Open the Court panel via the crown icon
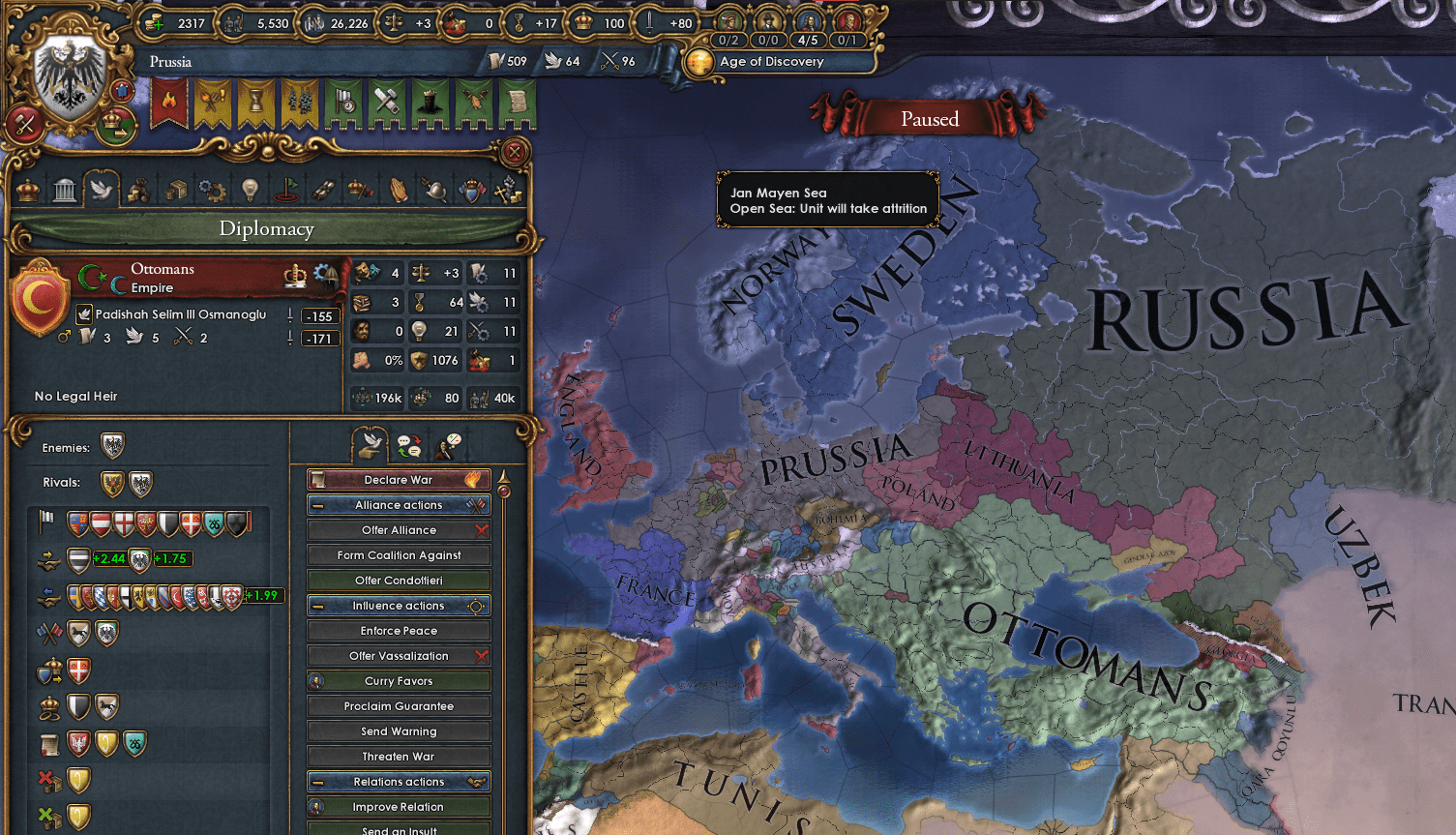 (27, 190)
